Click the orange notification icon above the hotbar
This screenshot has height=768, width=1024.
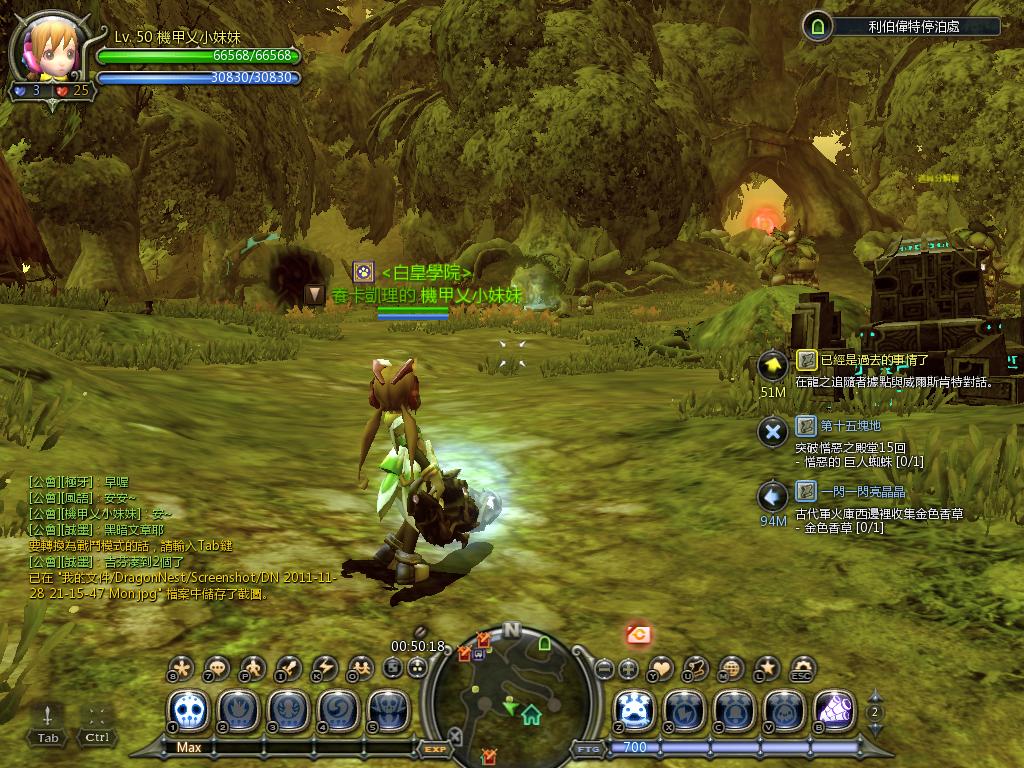(x=638, y=633)
